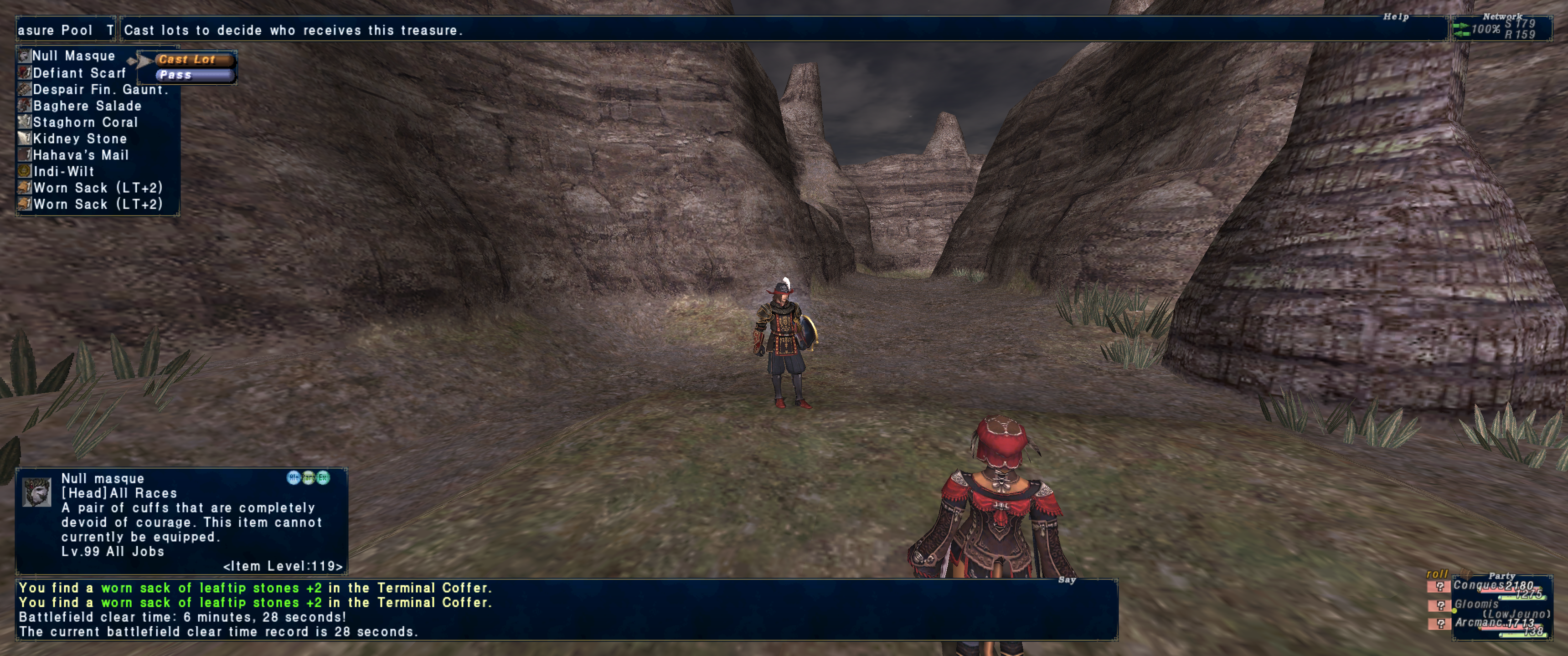Pick the Baghere Salade entry
Screen dimensions: 1568x656
87,106
